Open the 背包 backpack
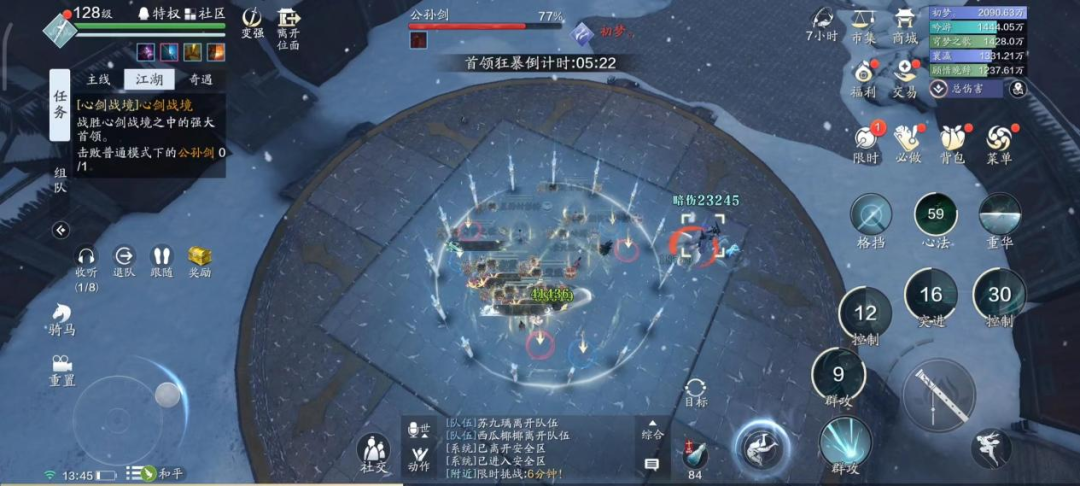 tap(951, 141)
